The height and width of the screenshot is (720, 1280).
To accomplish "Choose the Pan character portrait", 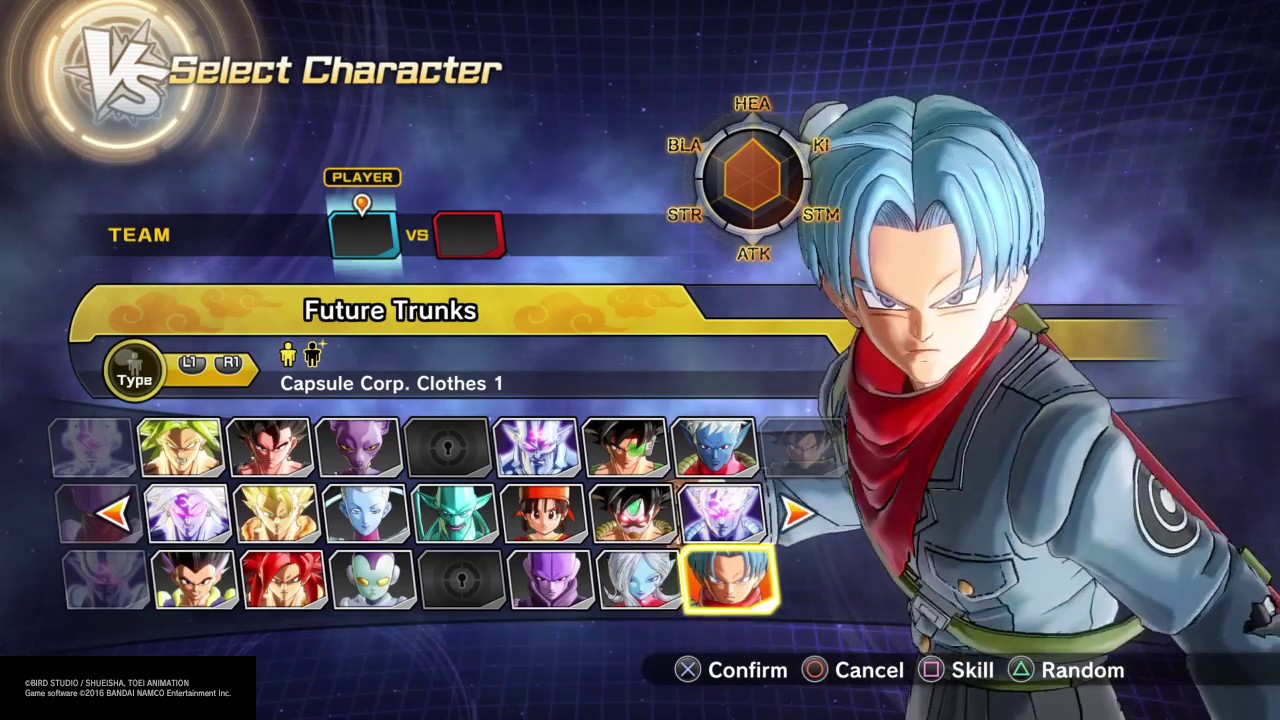I will [x=543, y=513].
